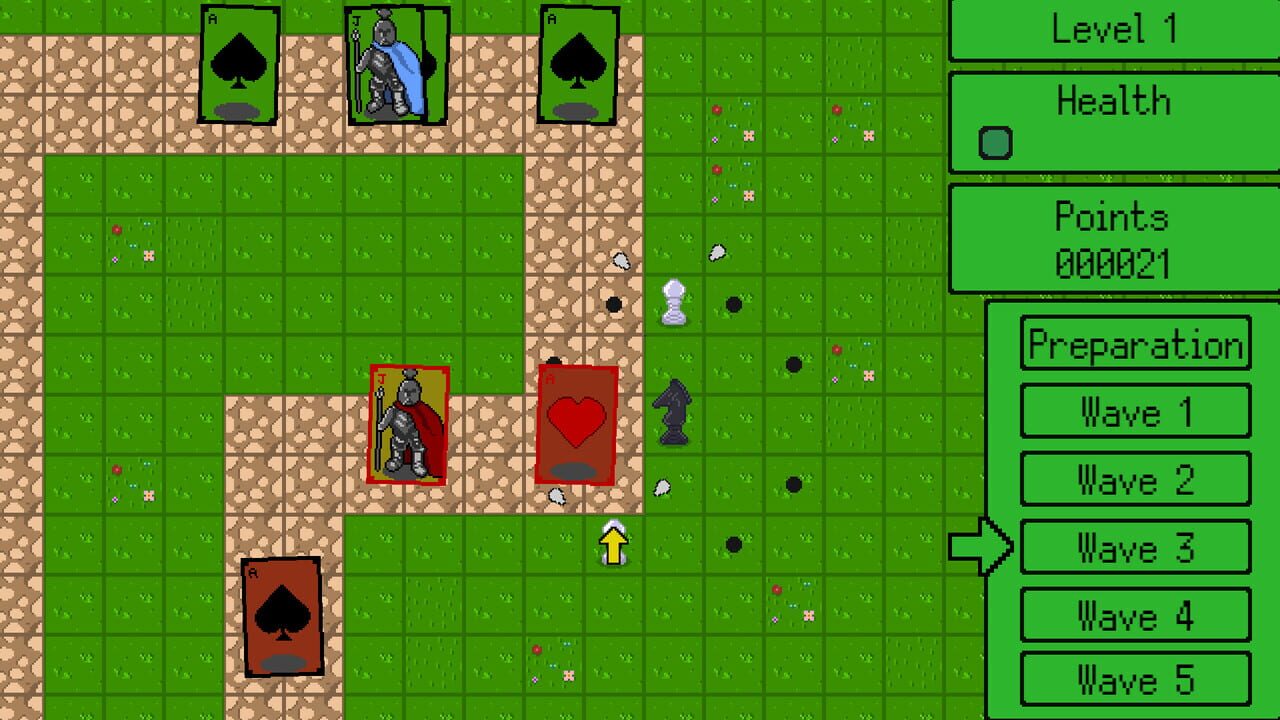Toggle the Preparation phase button
This screenshot has width=1280, height=720.
point(1135,345)
